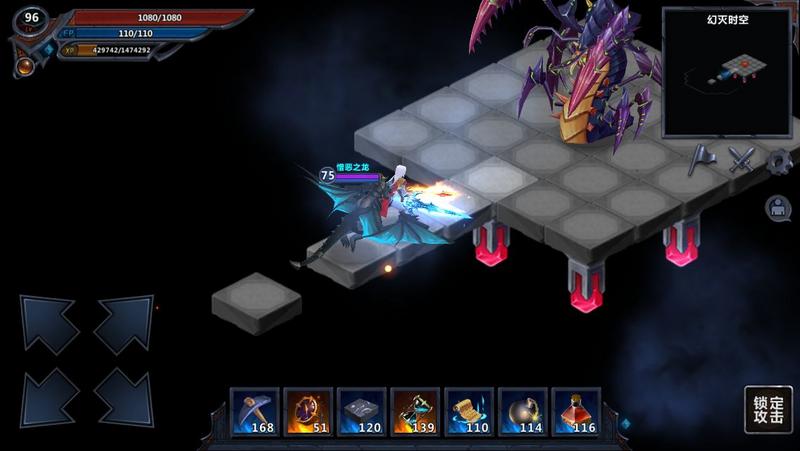
Task: Open the gear settings
Action: click(x=779, y=160)
